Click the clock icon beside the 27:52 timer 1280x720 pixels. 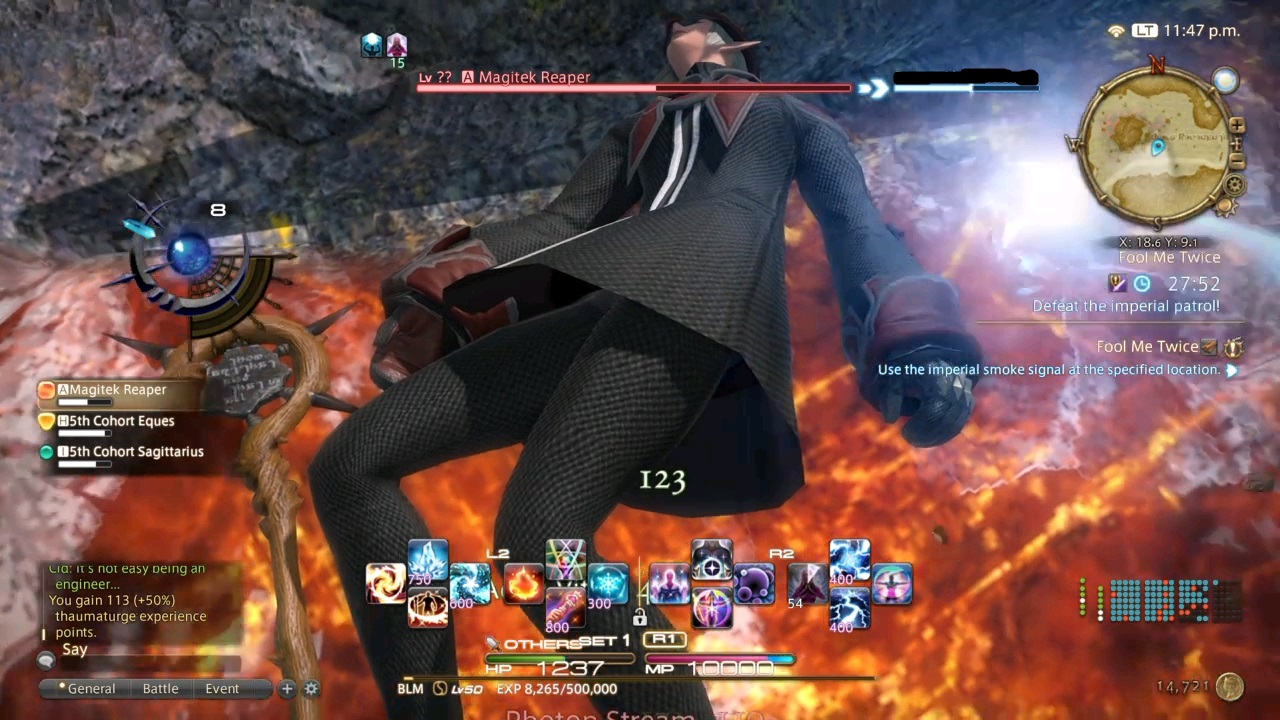[x=1141, y=283]
